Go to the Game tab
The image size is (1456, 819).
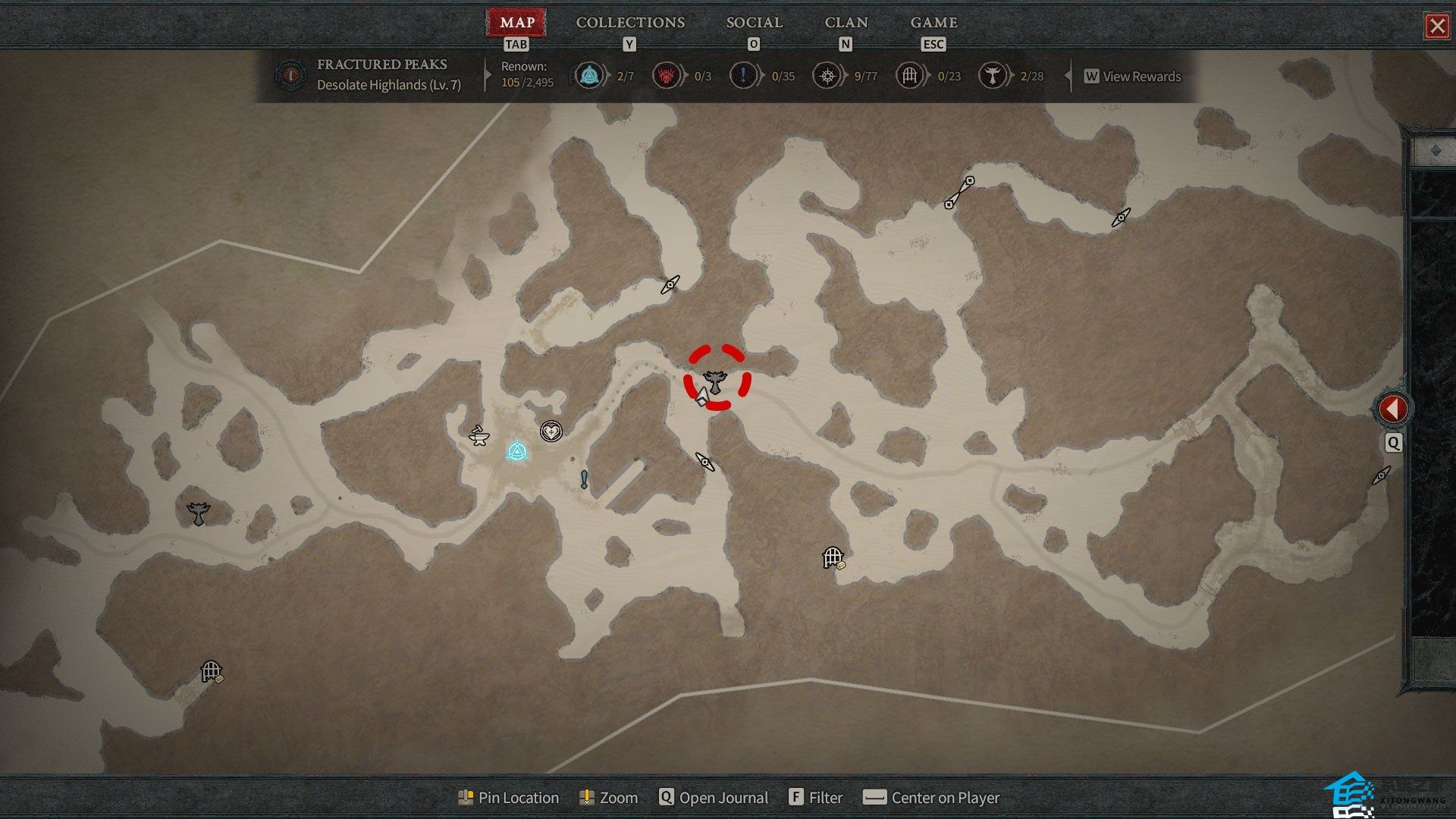coord(934,23)
